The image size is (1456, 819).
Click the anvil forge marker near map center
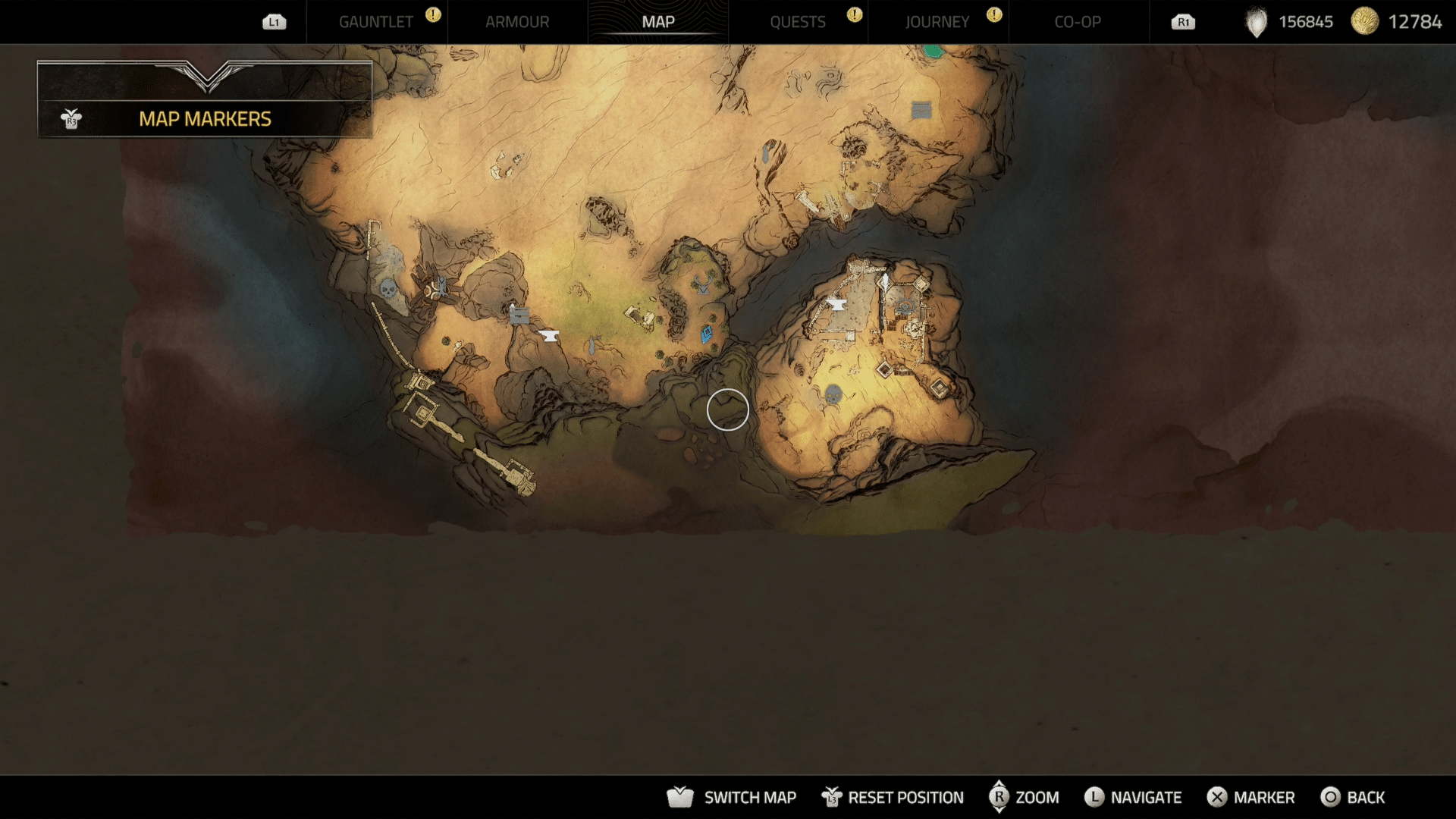548,335
